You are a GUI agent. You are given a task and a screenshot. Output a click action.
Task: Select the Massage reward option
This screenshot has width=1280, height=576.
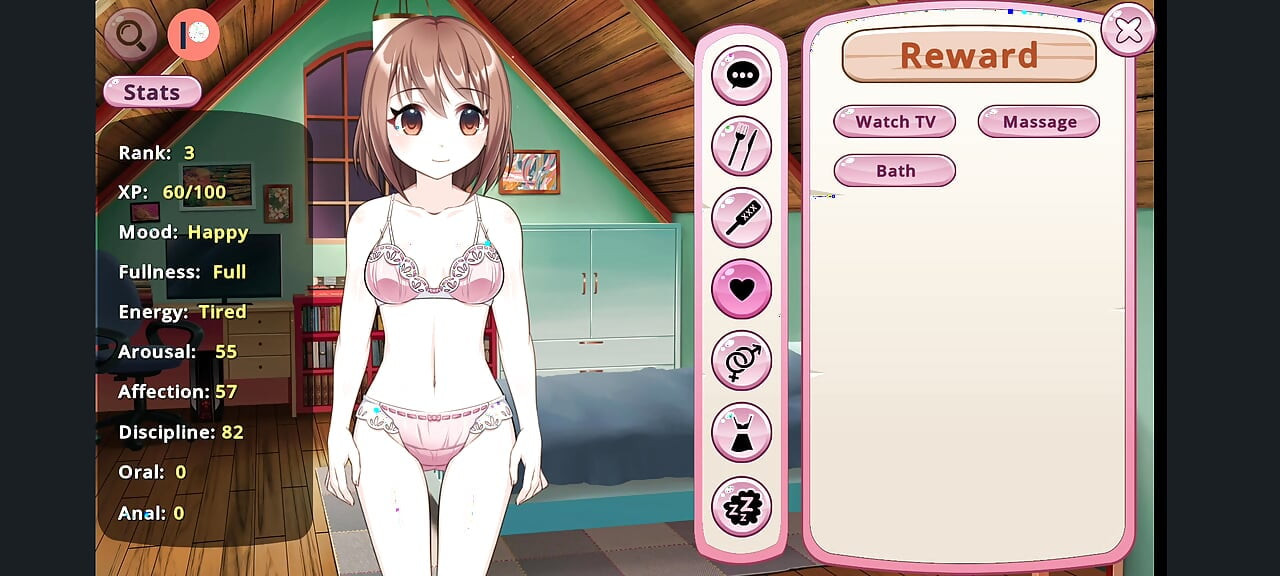pyautogui.click(x=1038, y=122)
